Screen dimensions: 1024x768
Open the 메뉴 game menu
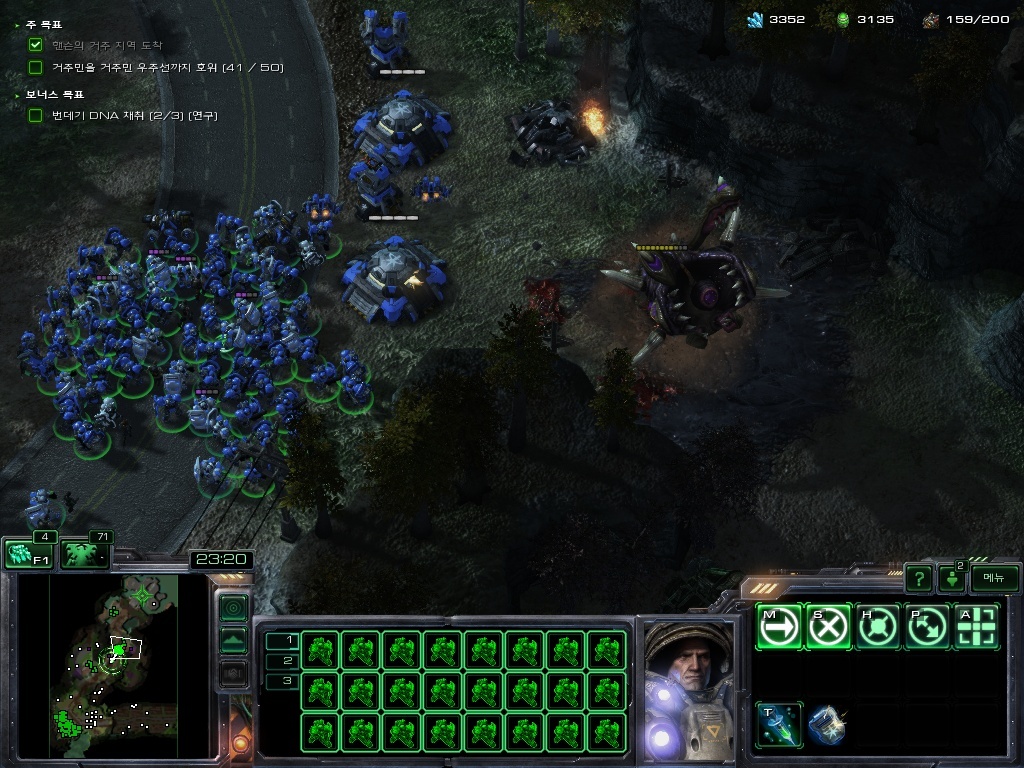tap(994, 578)
